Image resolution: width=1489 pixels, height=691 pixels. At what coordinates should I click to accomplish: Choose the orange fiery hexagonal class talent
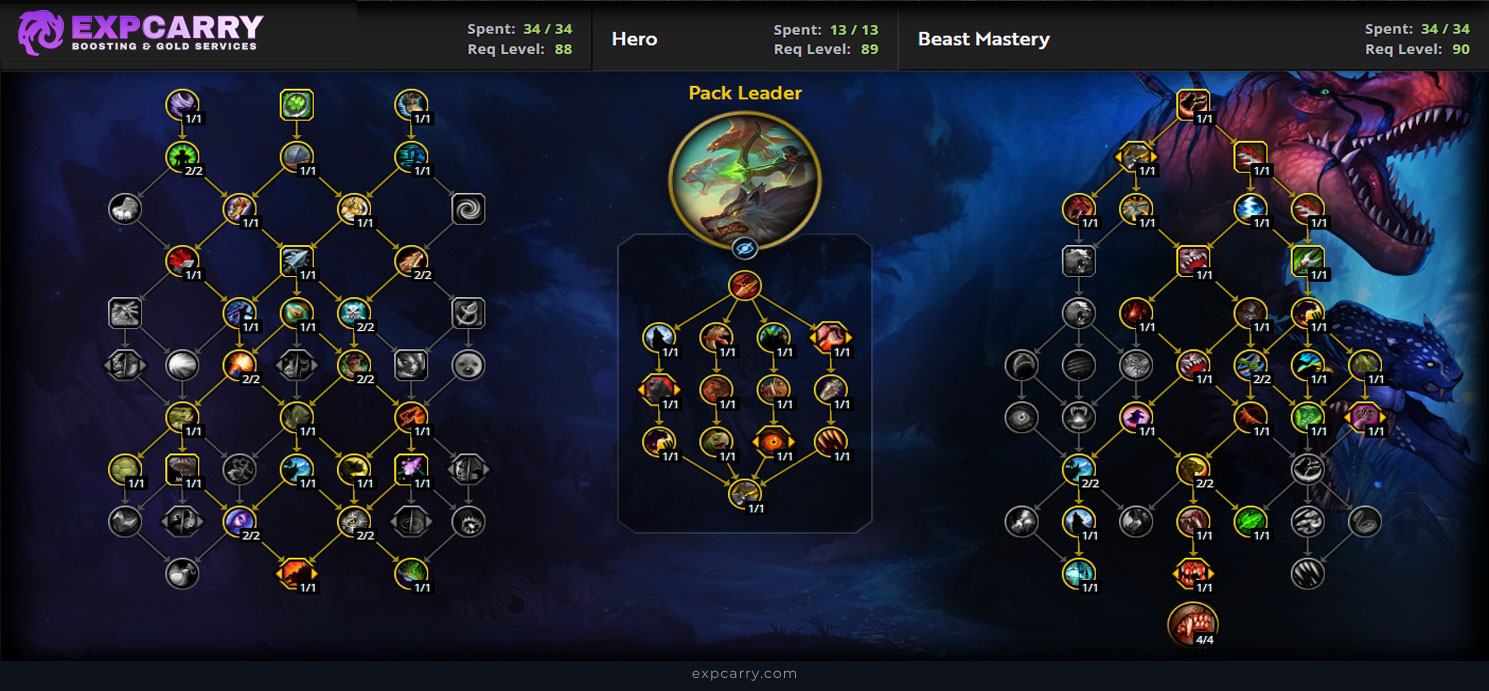click(297, 572)
